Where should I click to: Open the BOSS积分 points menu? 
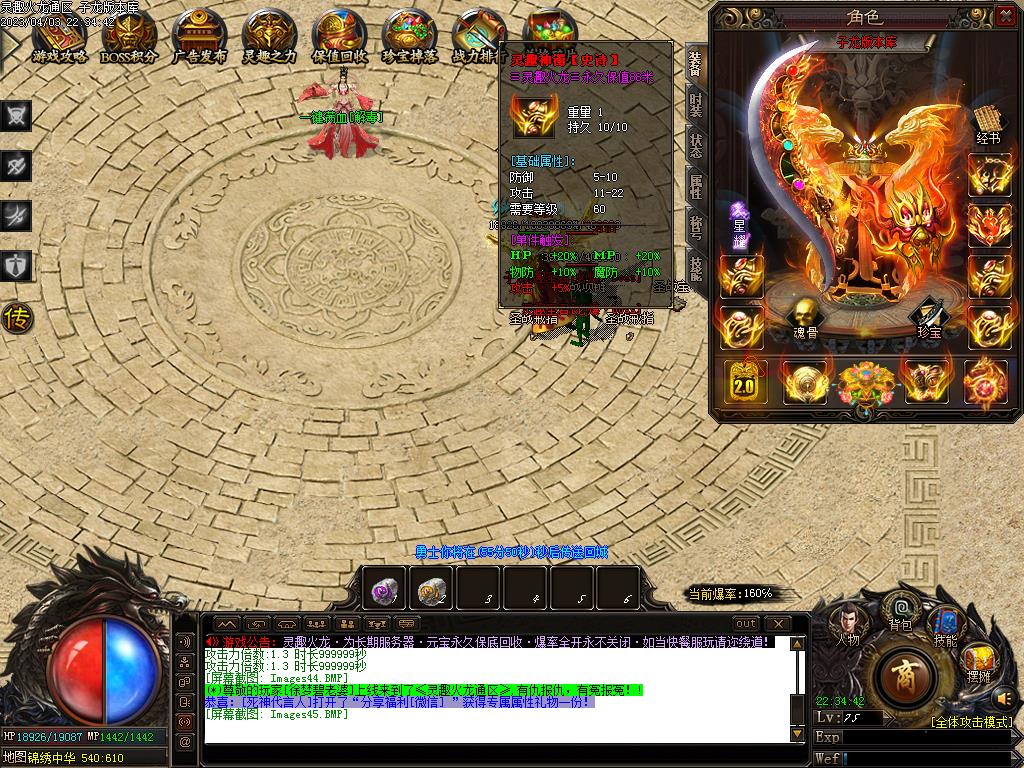click(x=129, y=38)
